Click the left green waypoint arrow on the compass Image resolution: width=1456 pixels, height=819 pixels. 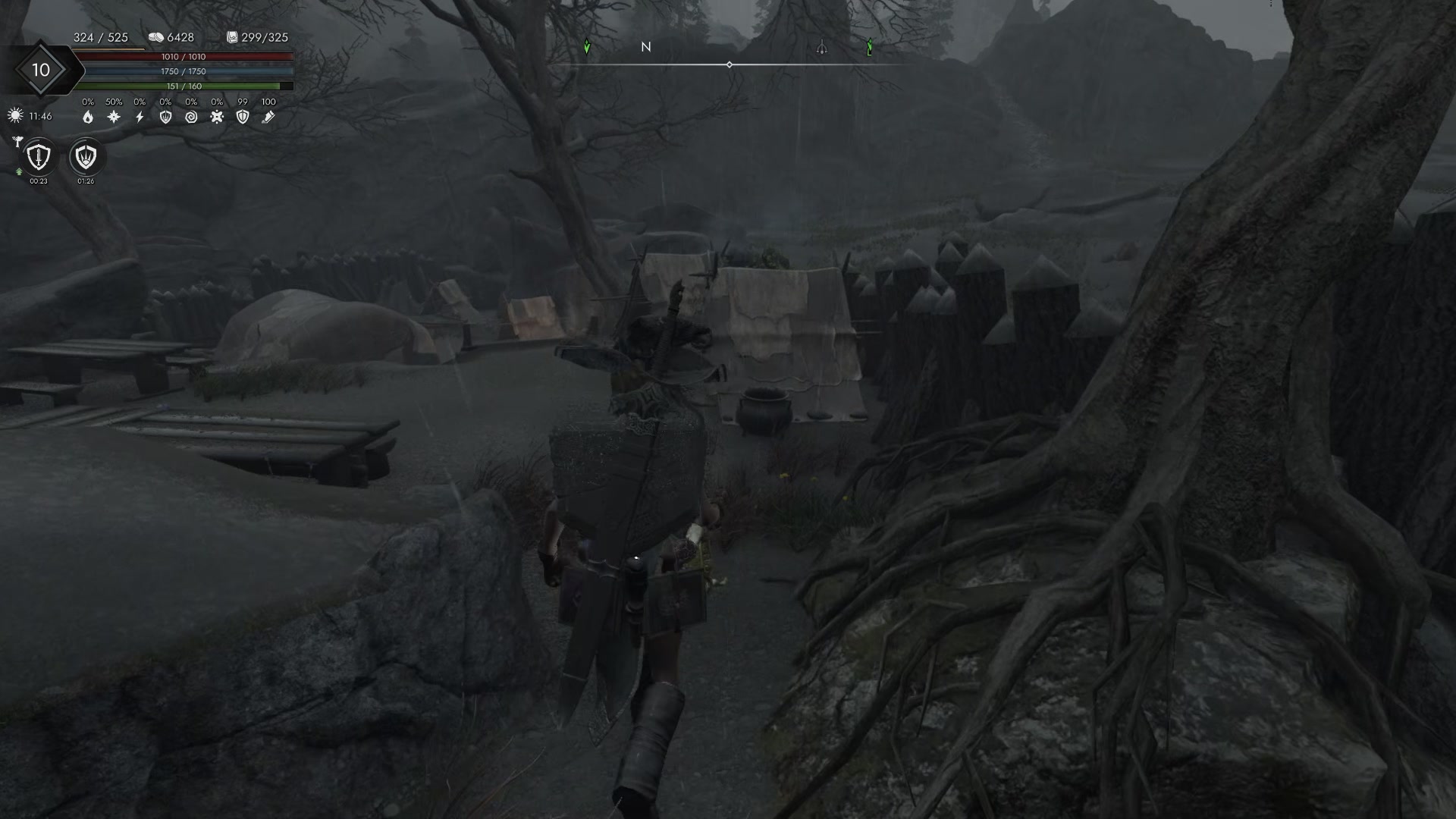coord(587,47)
